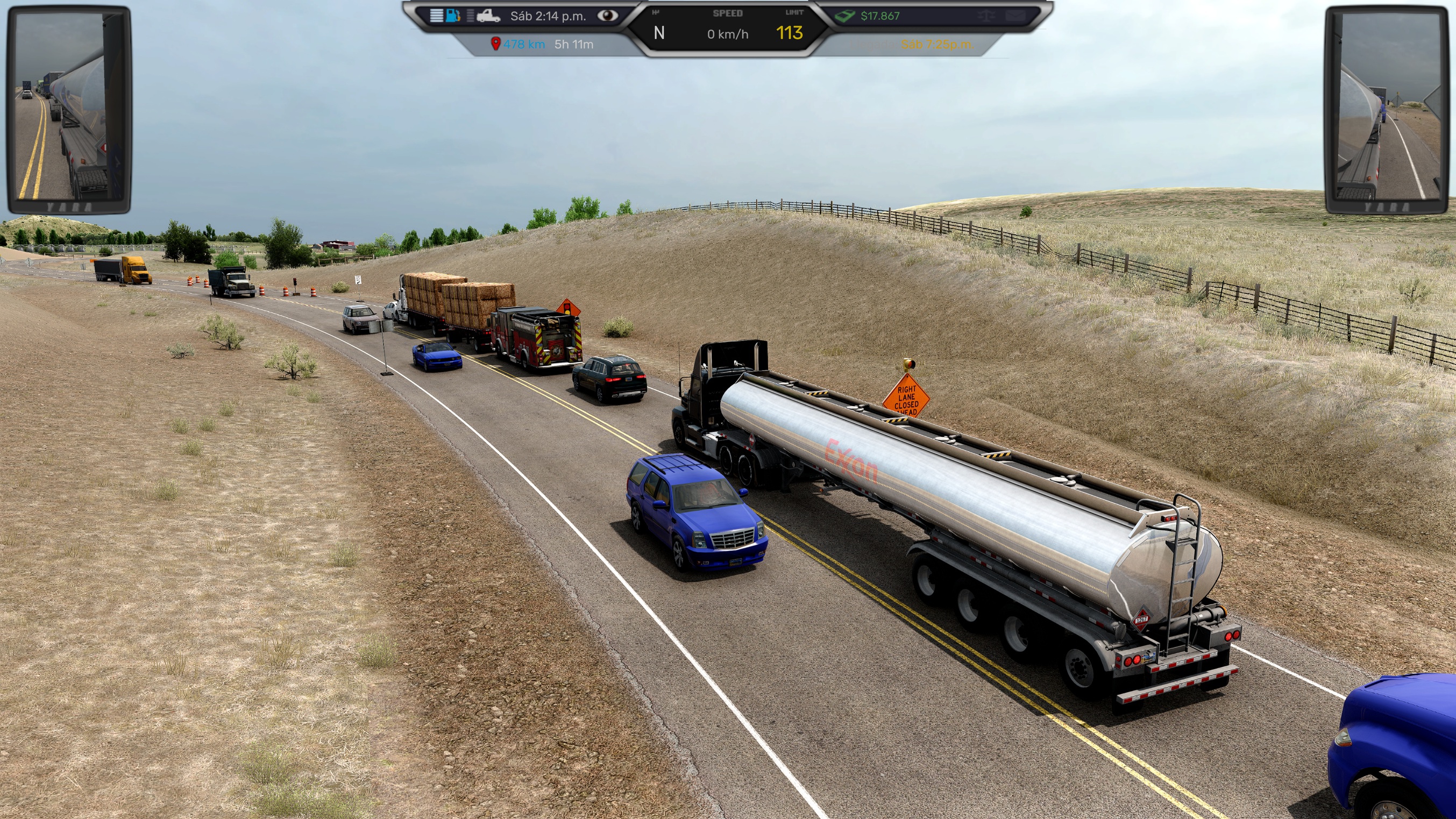Click the eye fatigue icon

(608, 15)
